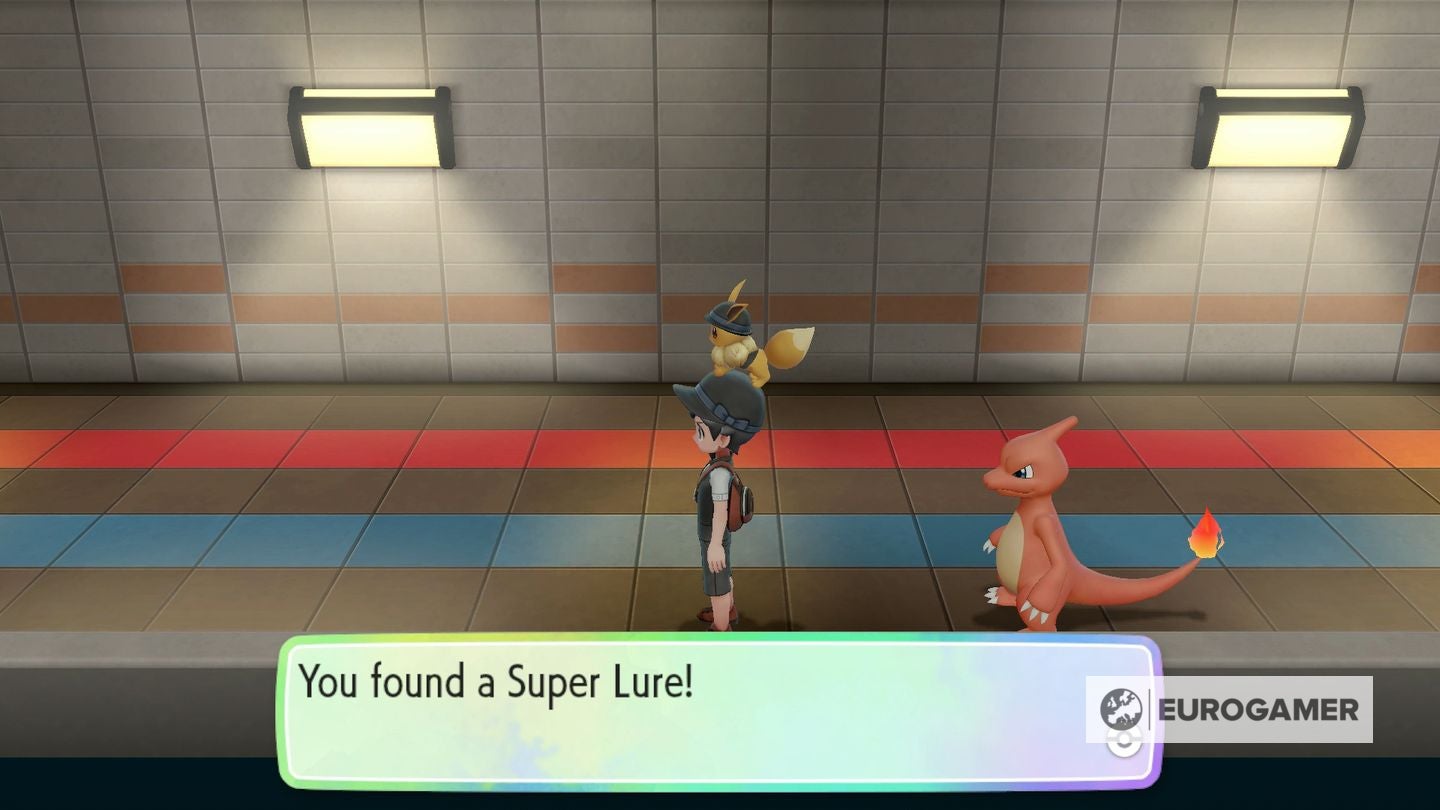Screen dimensions: 1440x810
Task: Click the tiled wall between the two lamps
Action: point(800,150)
